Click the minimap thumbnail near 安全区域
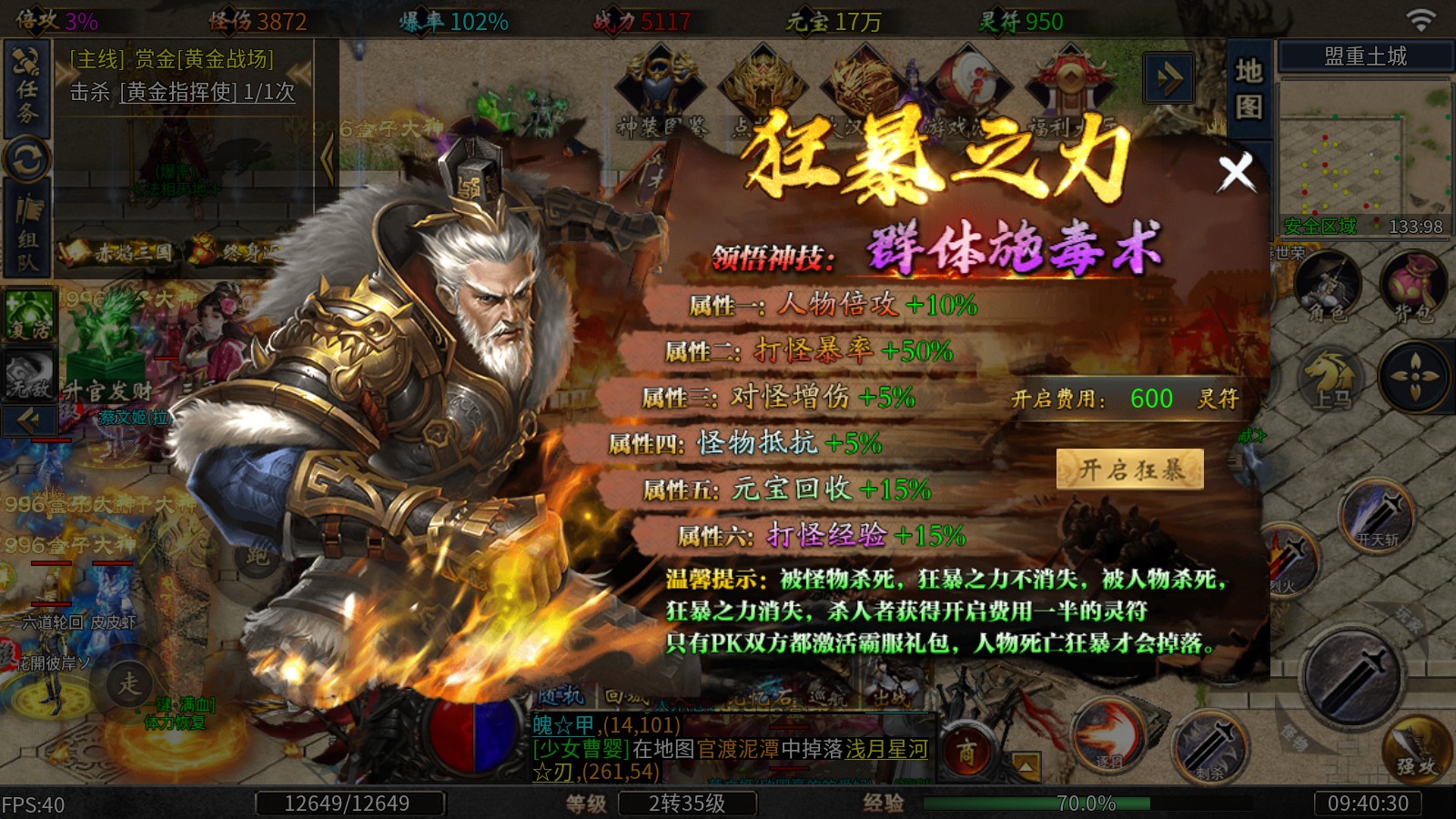Screen dimensions: 1456x819 [1363, 159]
